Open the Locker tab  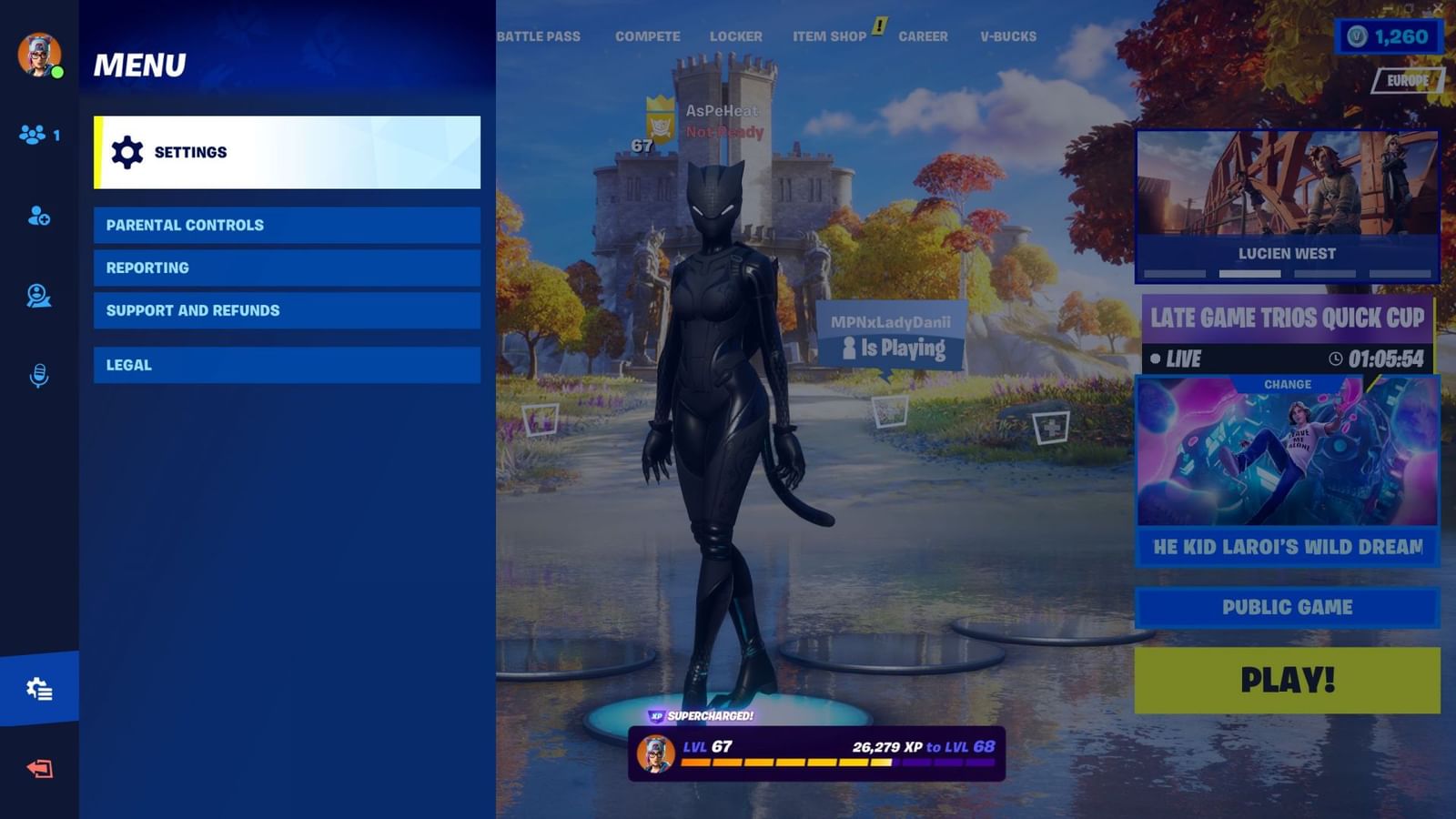pos(735,36)
